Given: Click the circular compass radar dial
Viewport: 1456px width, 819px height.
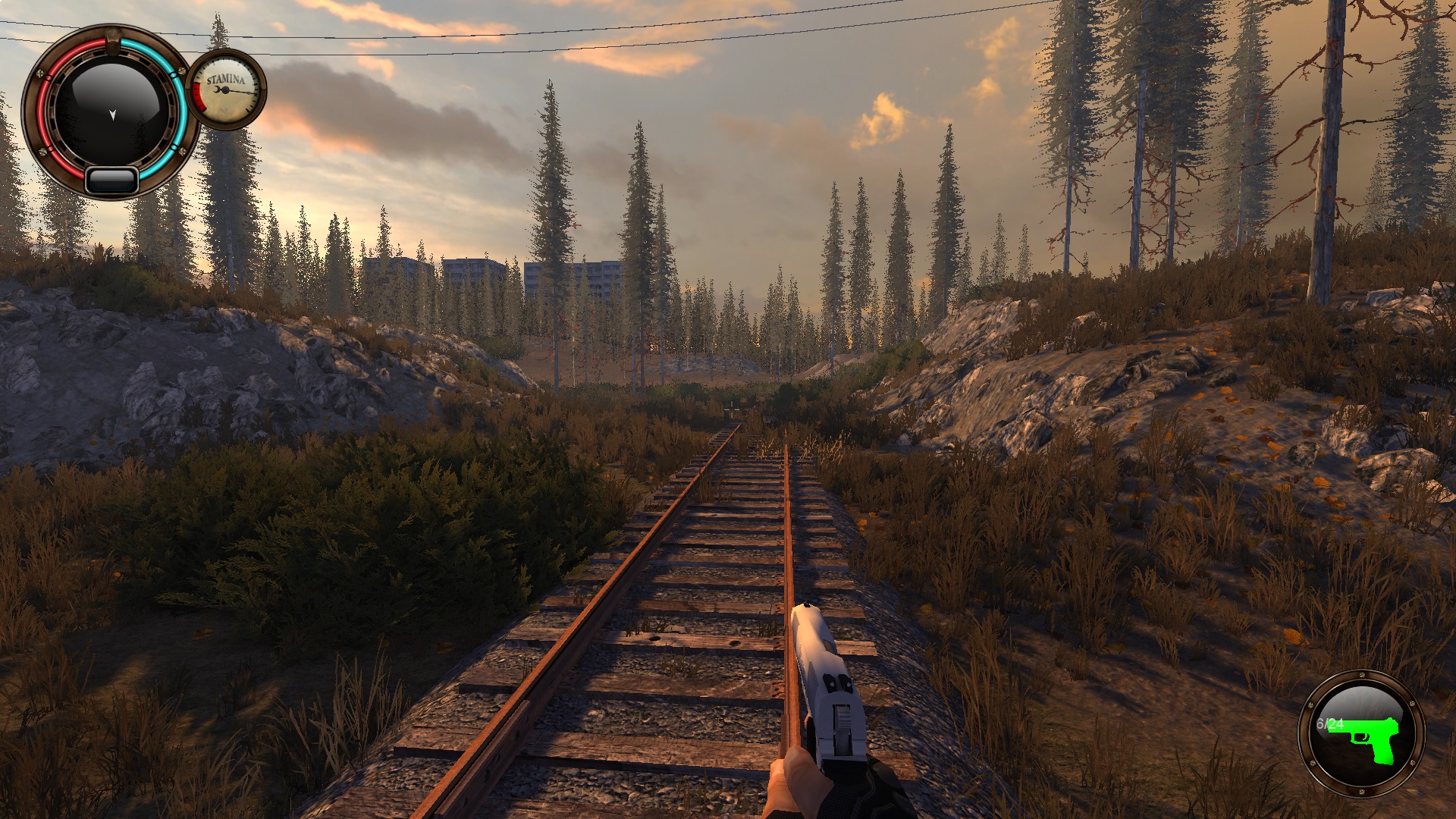Looking at the screenshot, I should coord(111,111).
